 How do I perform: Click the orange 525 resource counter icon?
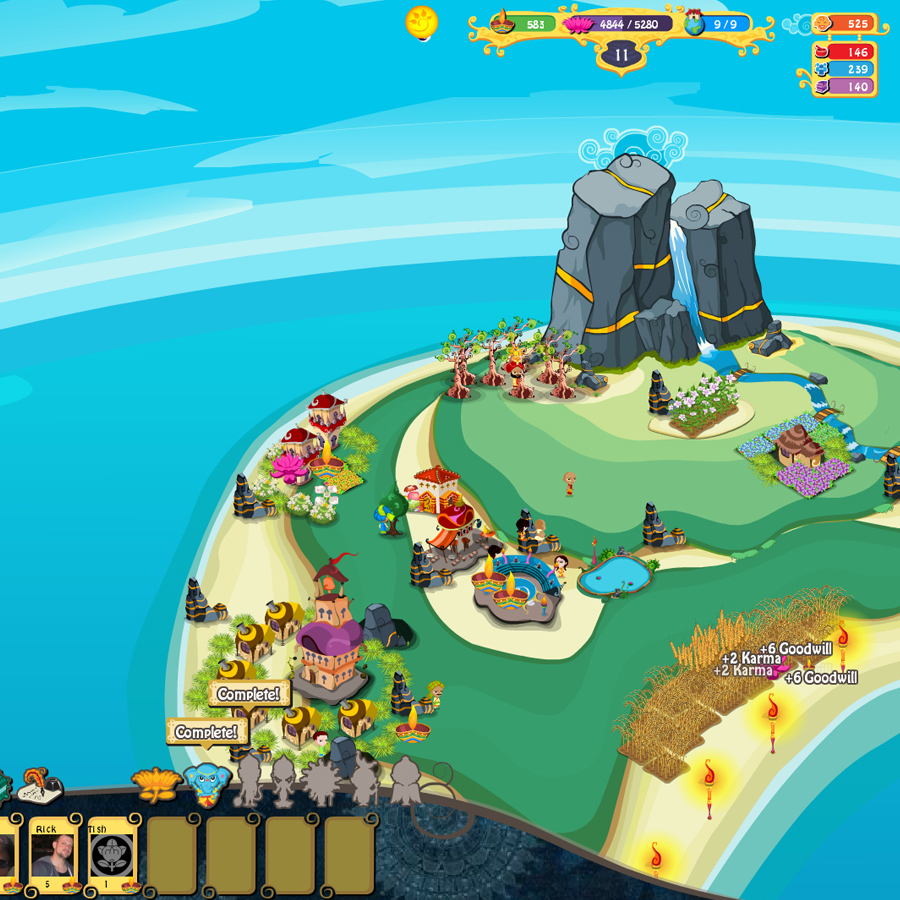(x=823, y=23)
